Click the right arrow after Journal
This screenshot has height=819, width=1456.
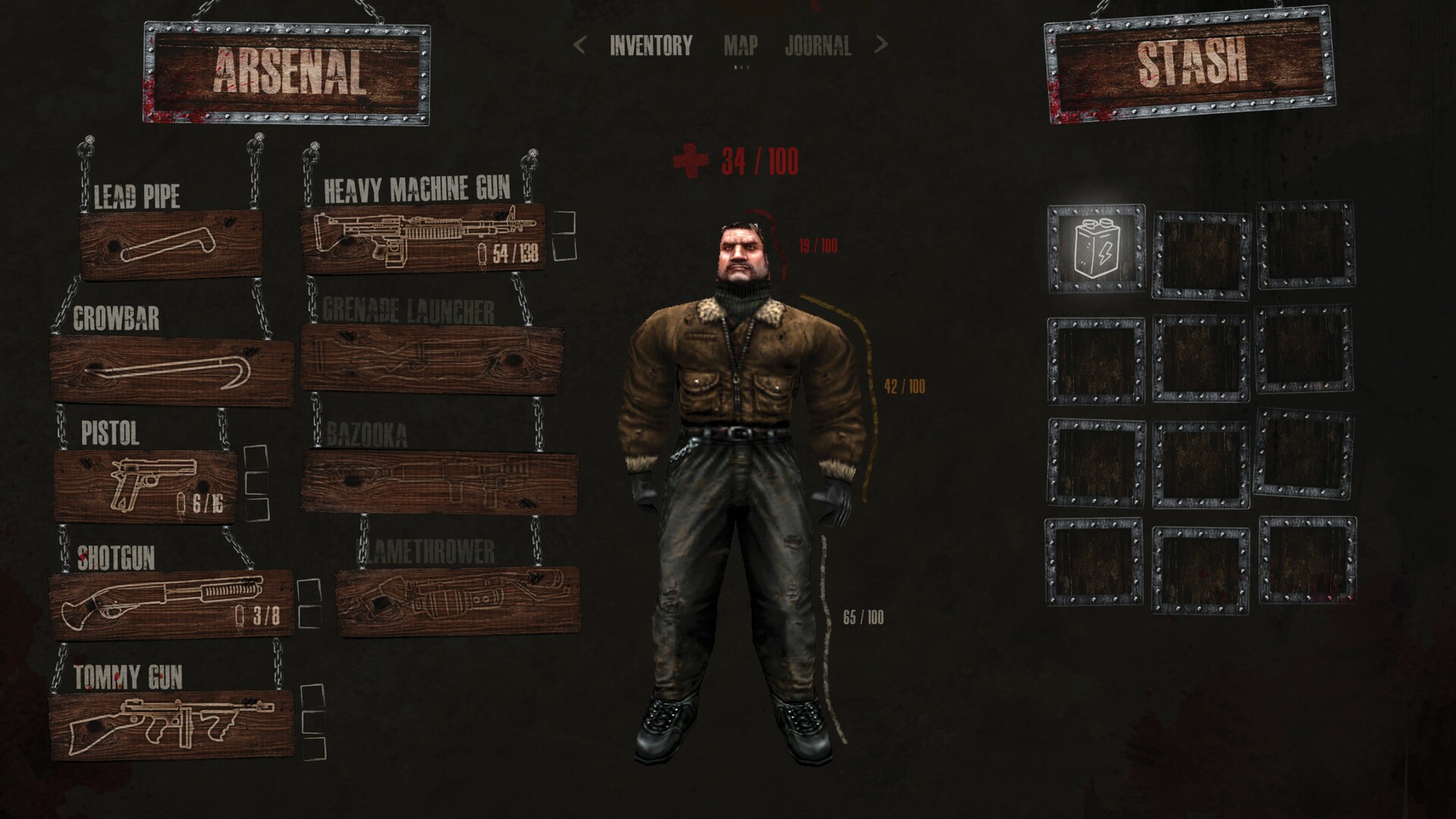(x=880, y=47)
